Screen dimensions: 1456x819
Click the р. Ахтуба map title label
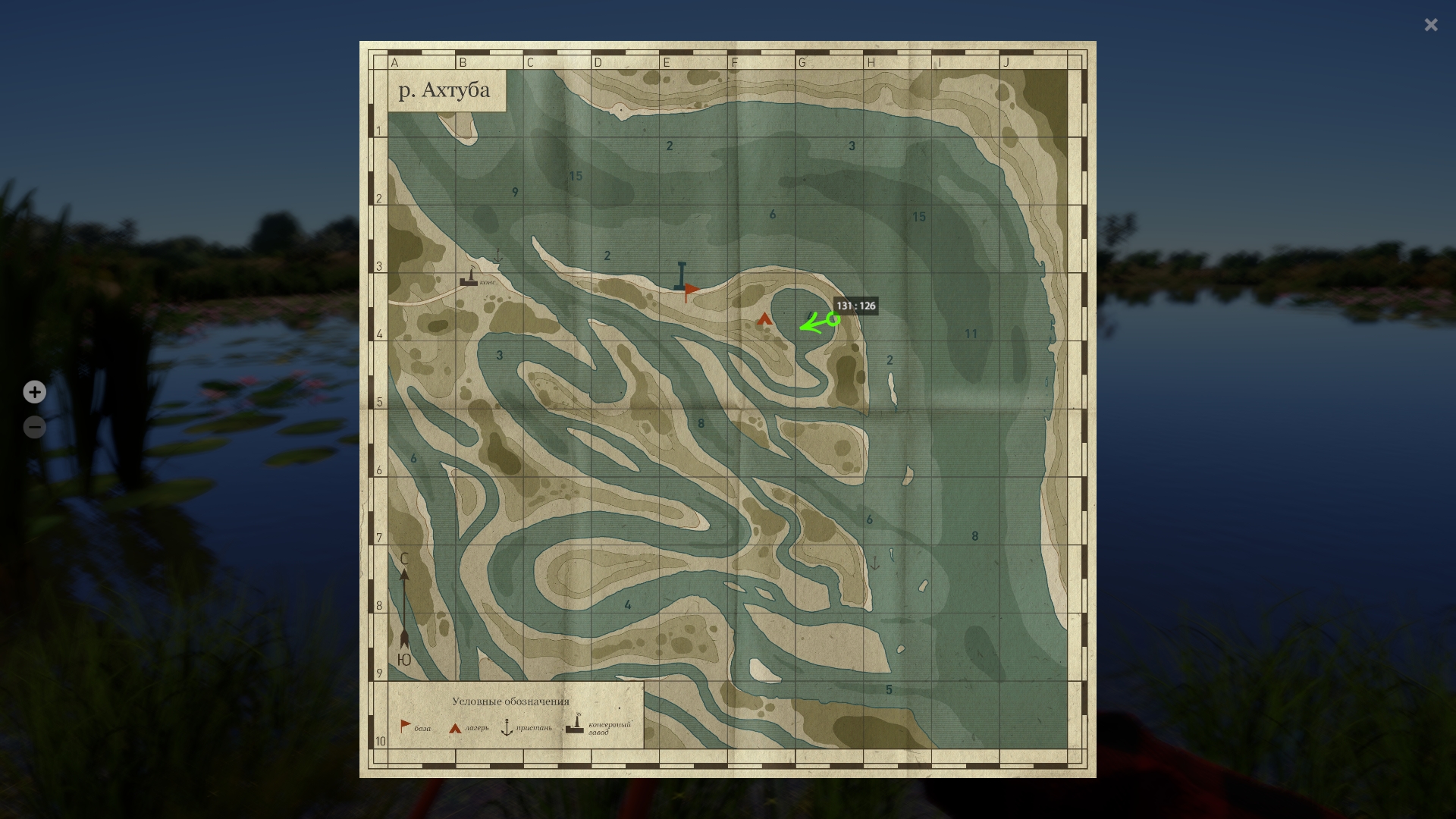tap(444, 89)
